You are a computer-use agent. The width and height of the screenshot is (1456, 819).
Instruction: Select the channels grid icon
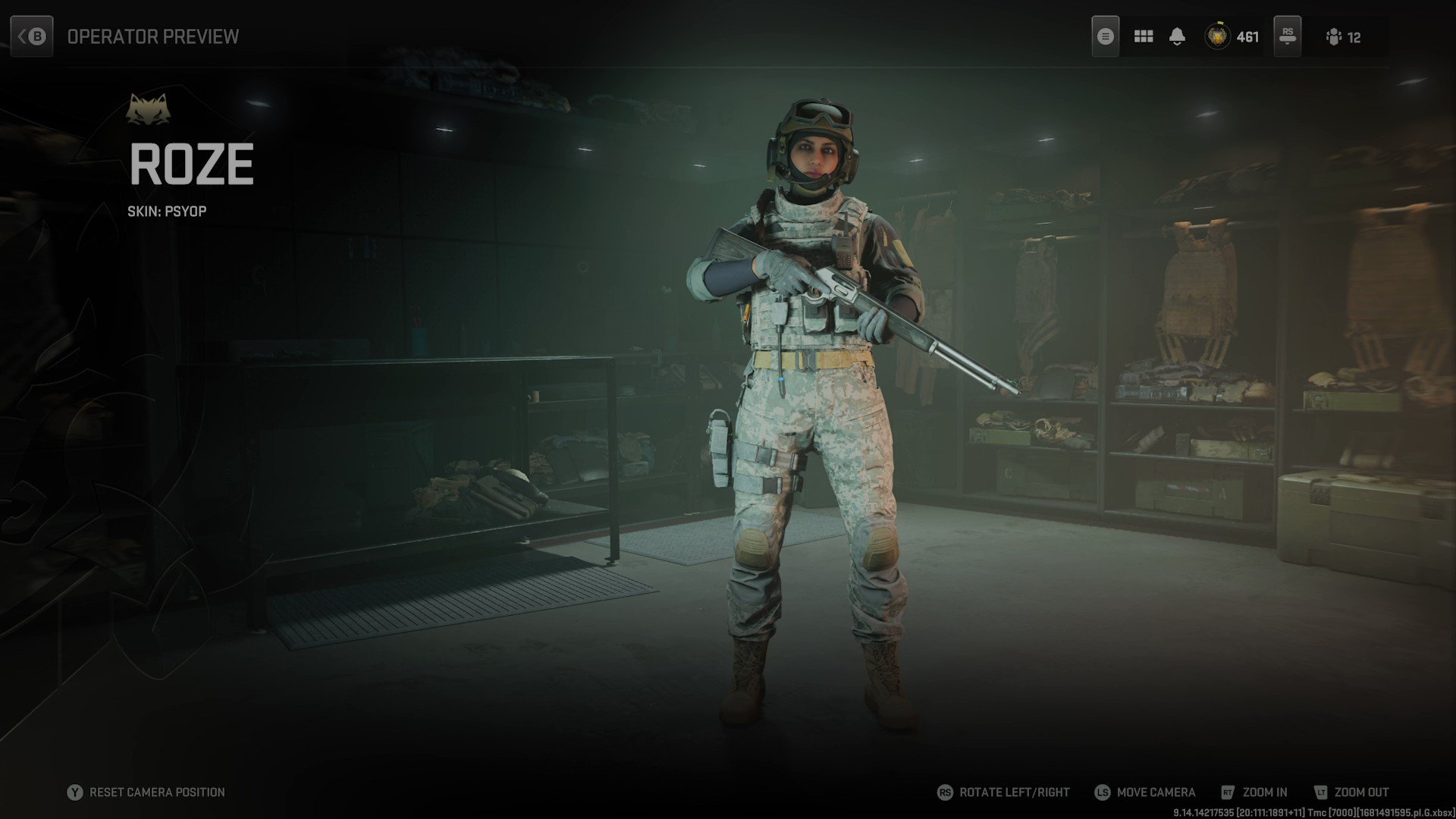coord(1142,36)
